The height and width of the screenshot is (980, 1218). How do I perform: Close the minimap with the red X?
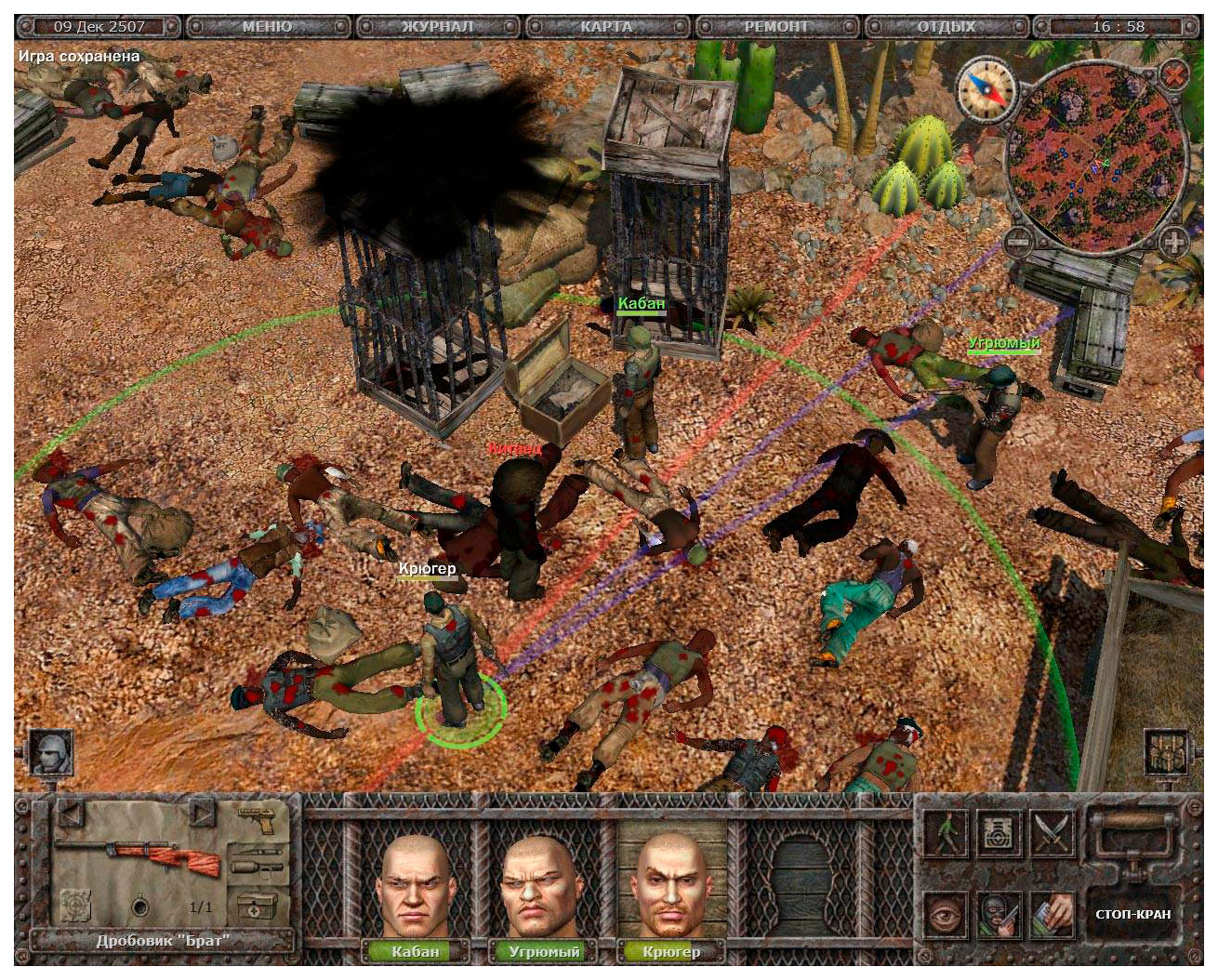pyautogui.click(x=1175, y=73)
